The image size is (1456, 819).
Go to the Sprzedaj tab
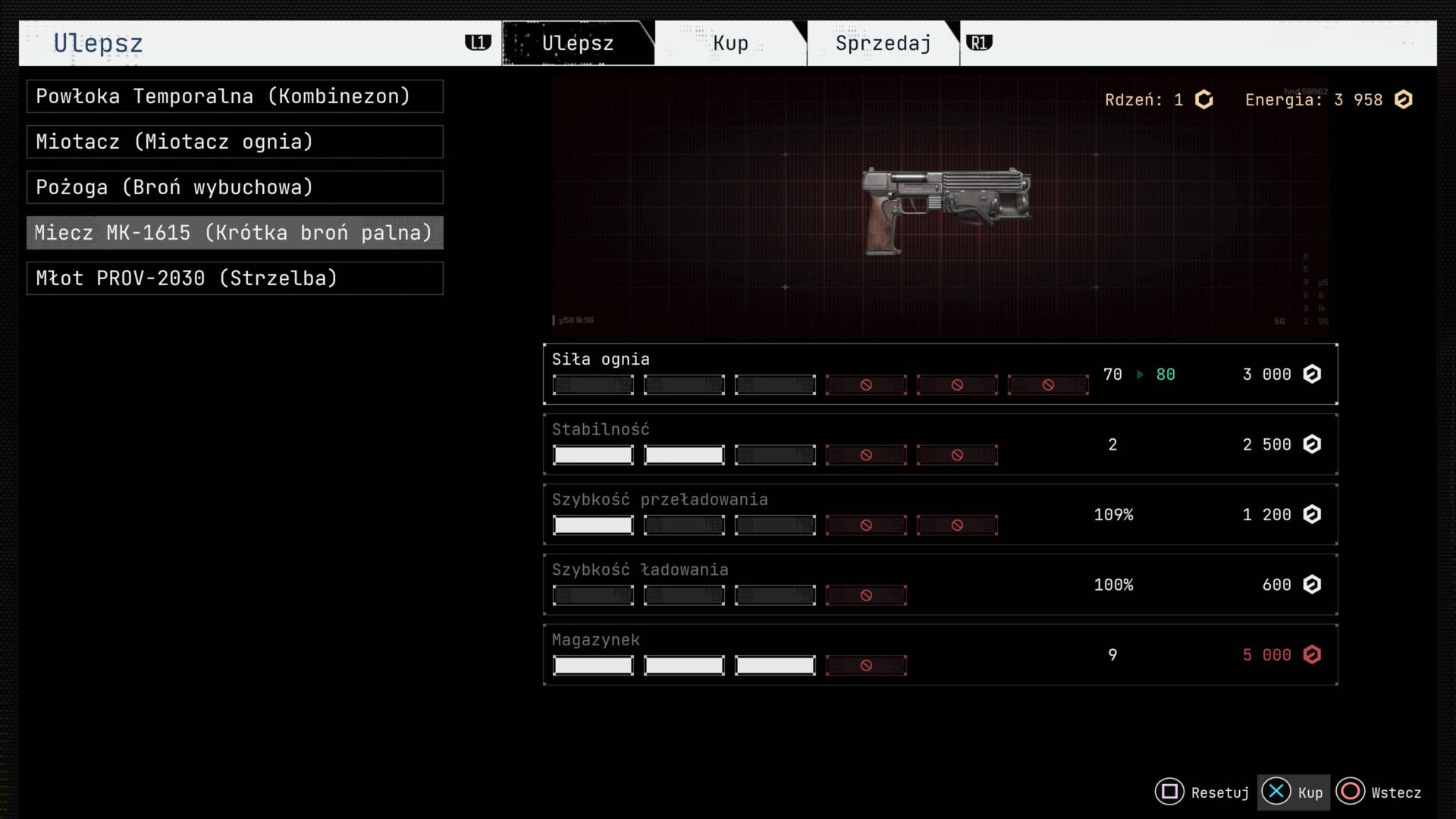click(883, 43)
